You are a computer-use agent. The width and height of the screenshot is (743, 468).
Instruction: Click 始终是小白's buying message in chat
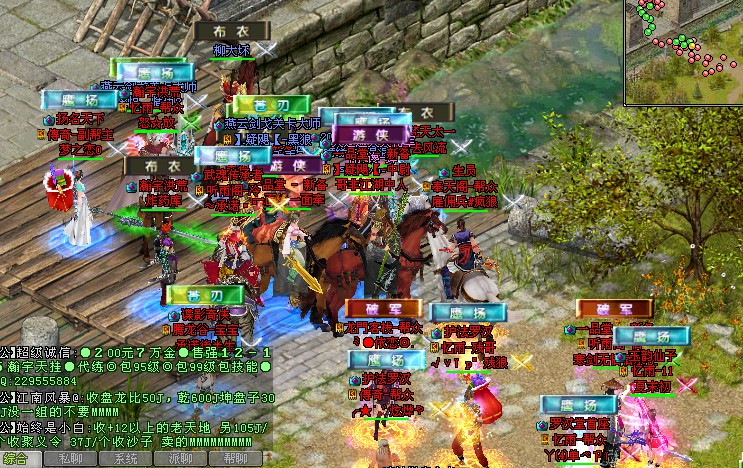coord(140,427)
